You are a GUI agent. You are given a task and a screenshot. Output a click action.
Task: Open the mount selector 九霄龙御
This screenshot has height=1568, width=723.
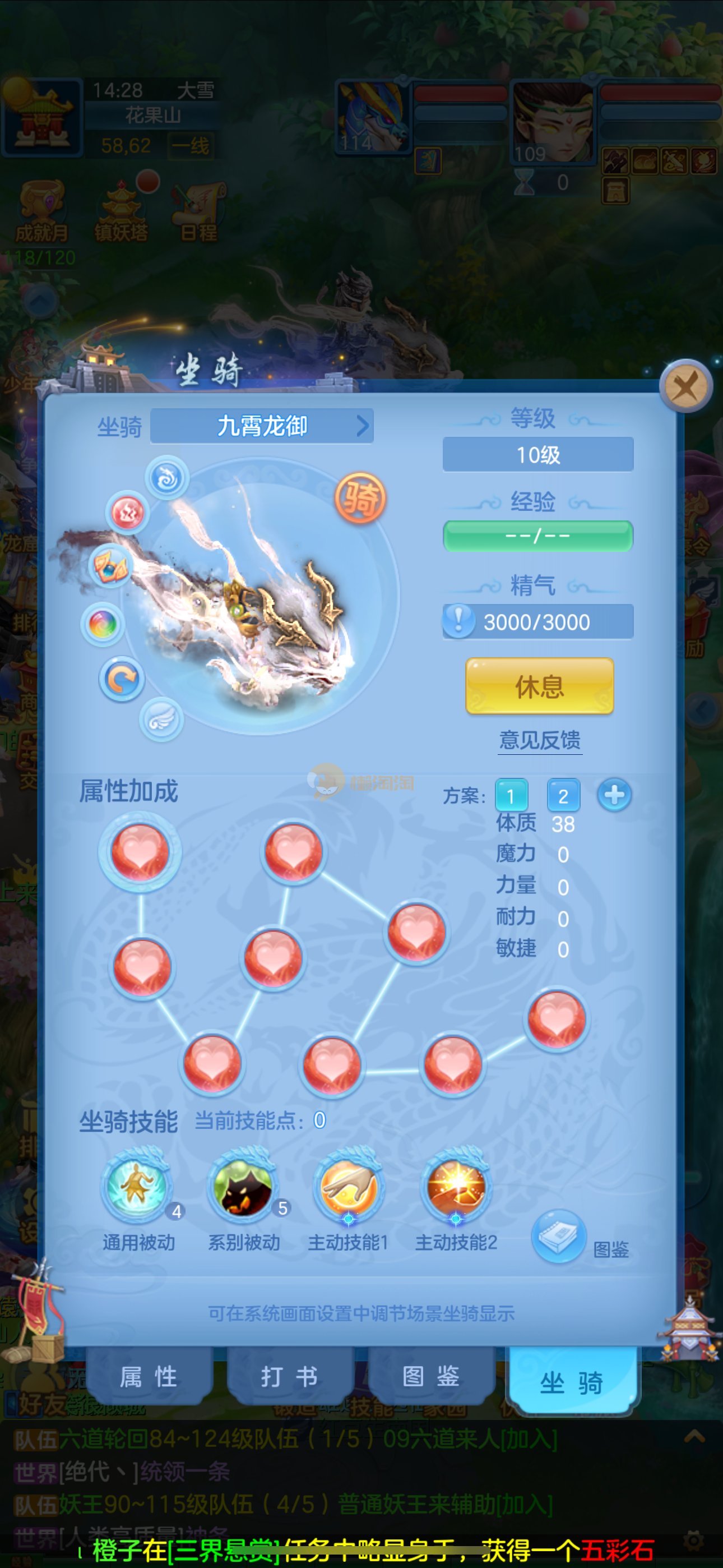pos(262,426)
